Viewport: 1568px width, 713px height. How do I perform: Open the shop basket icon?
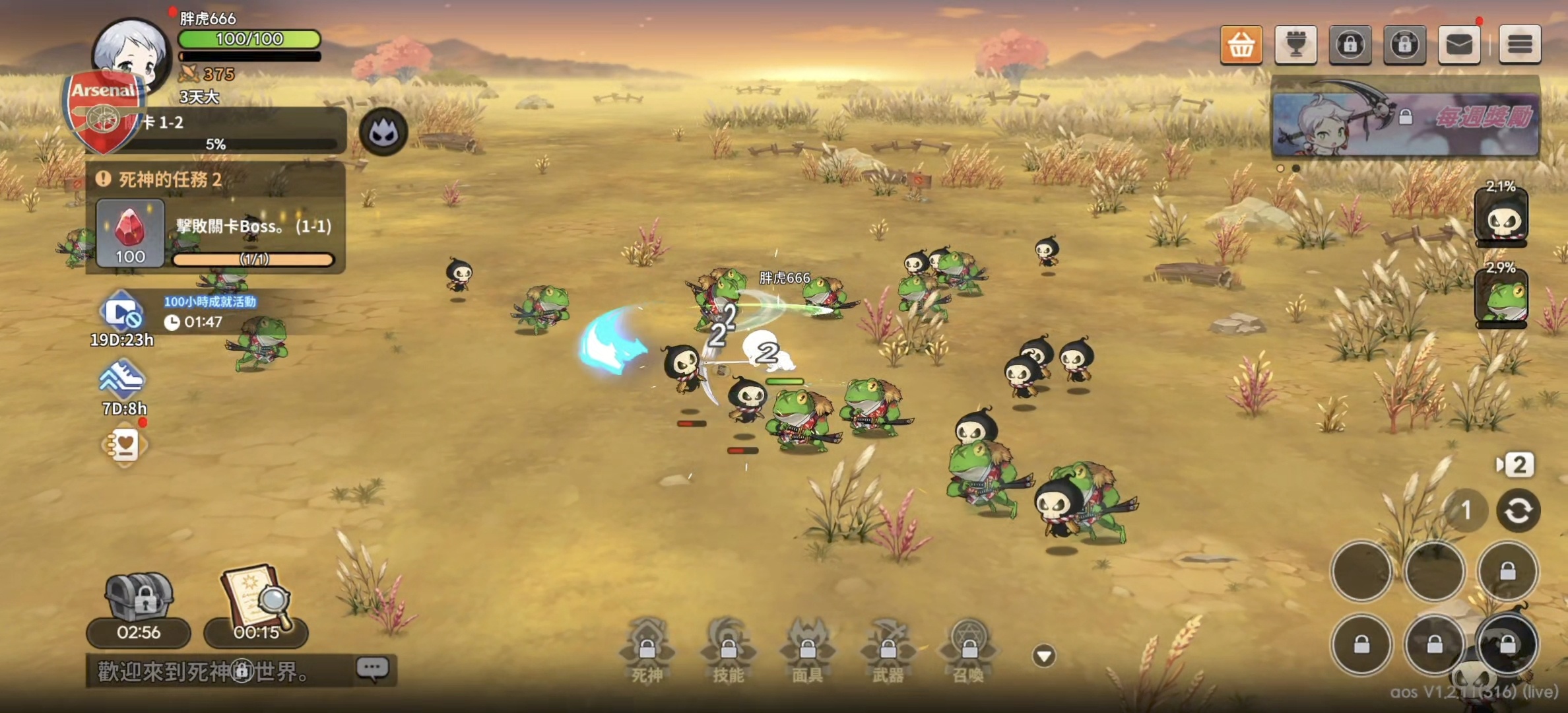pos(1241,45)
